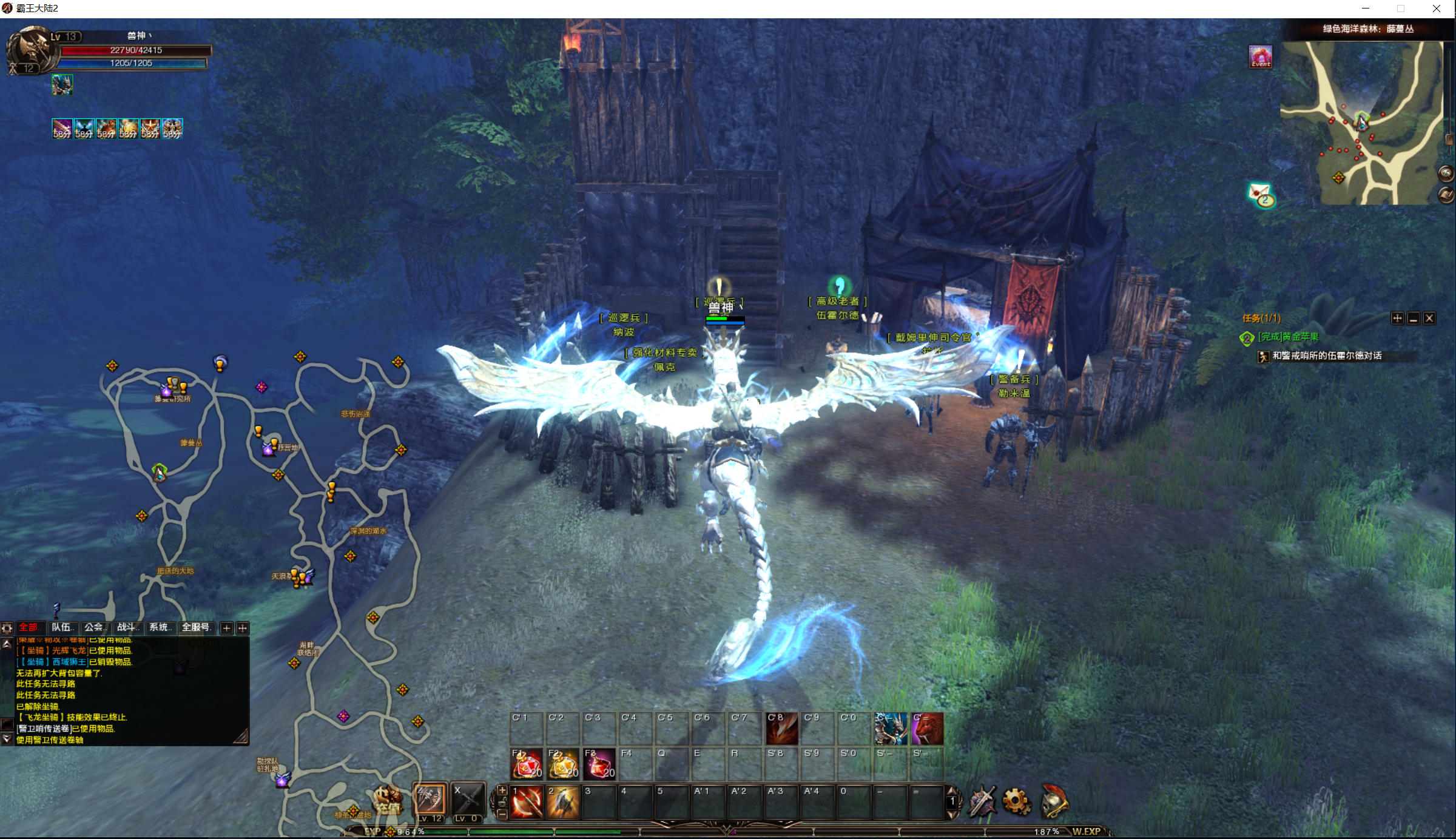1456x839 pixels.
Task: Minimize the quest tracker panel
Action: pos(1414,318)
